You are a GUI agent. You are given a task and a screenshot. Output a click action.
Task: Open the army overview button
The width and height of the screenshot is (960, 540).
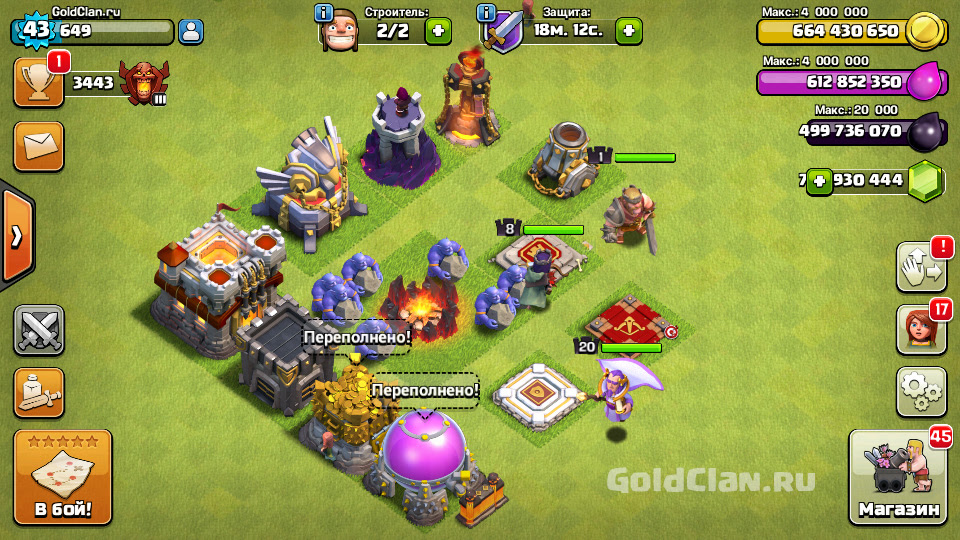(x=39, y=393)
